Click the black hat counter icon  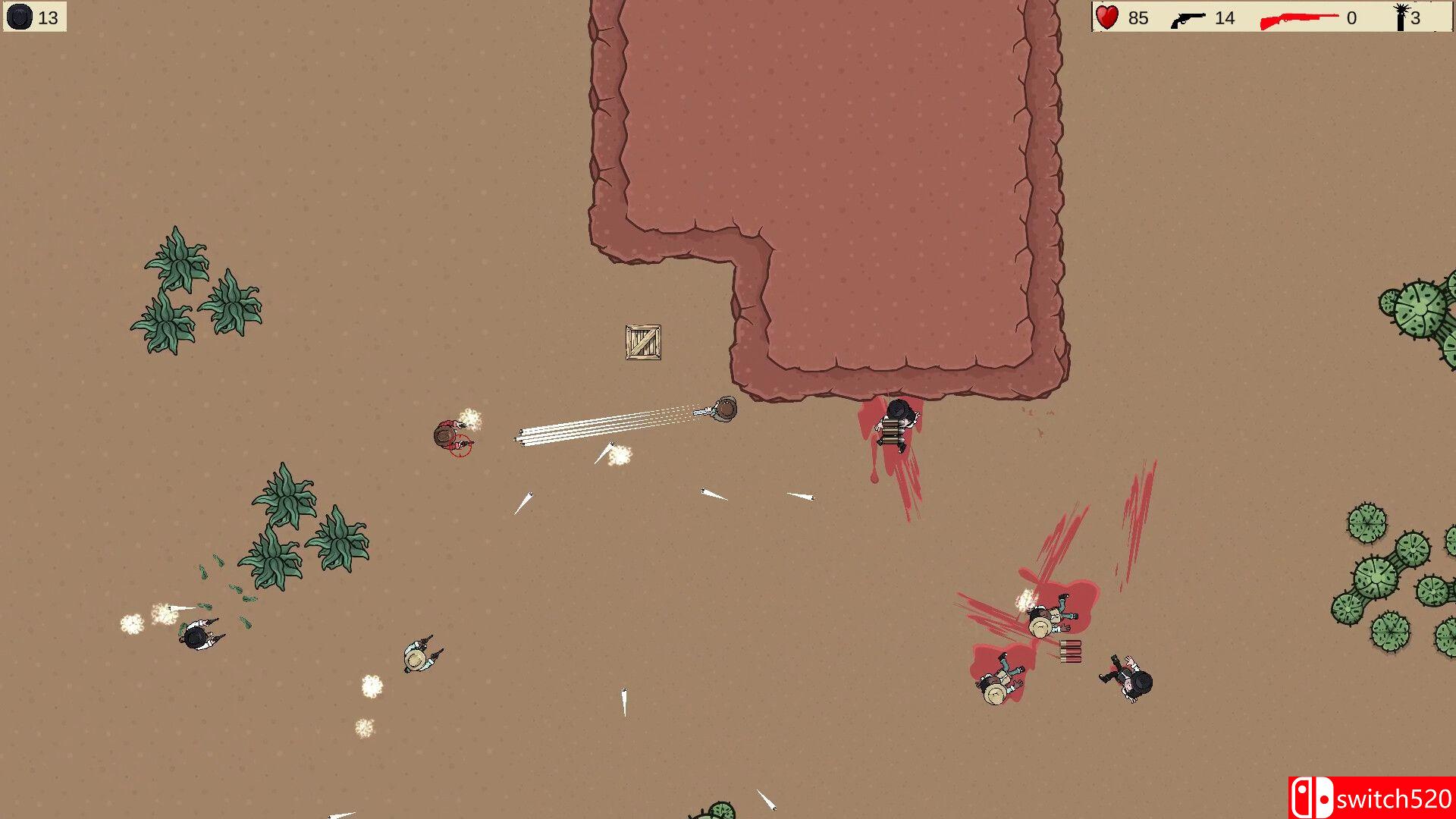tap(20, 17)
